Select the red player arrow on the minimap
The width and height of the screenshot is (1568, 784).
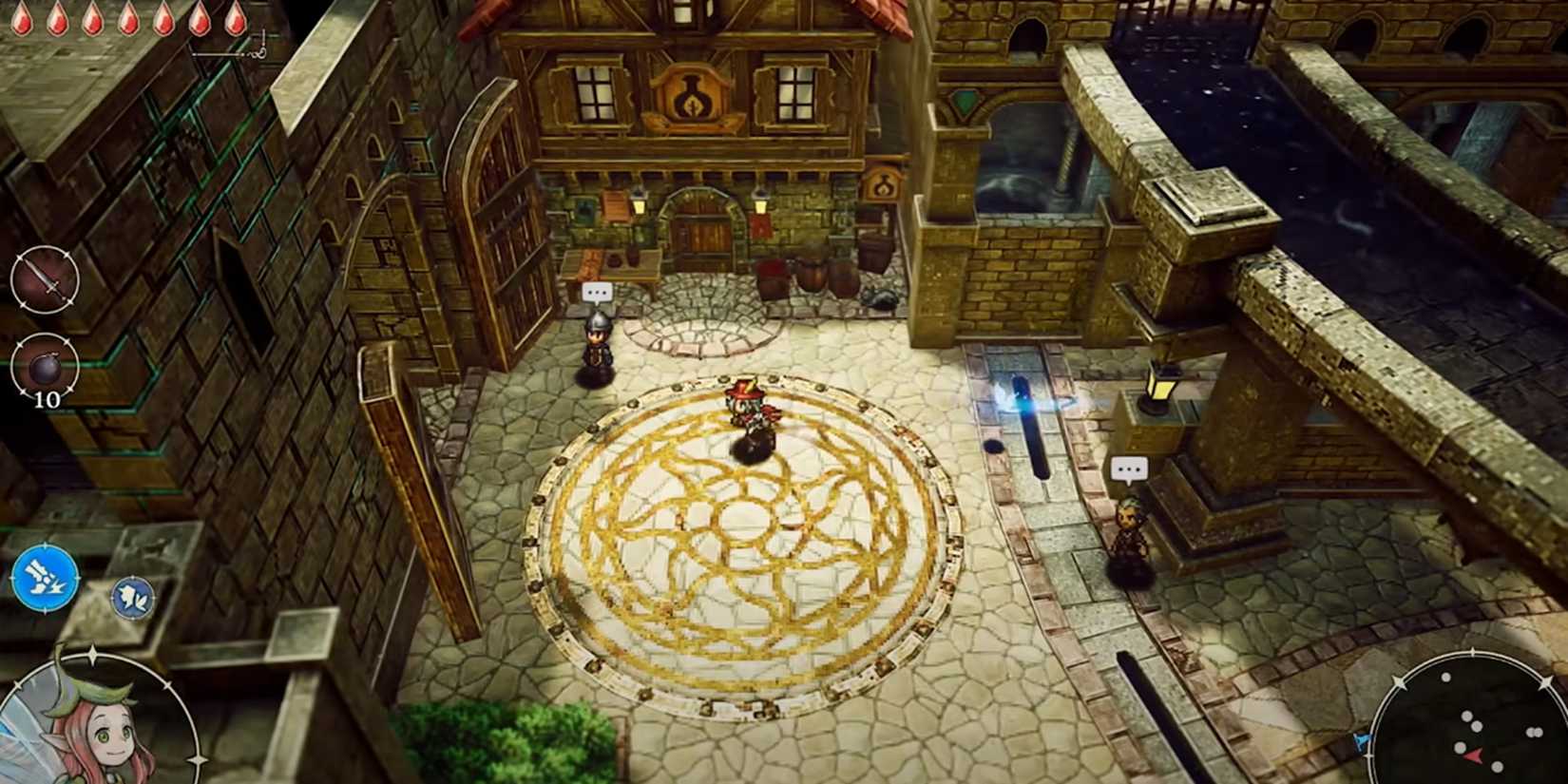(1473, 755)
